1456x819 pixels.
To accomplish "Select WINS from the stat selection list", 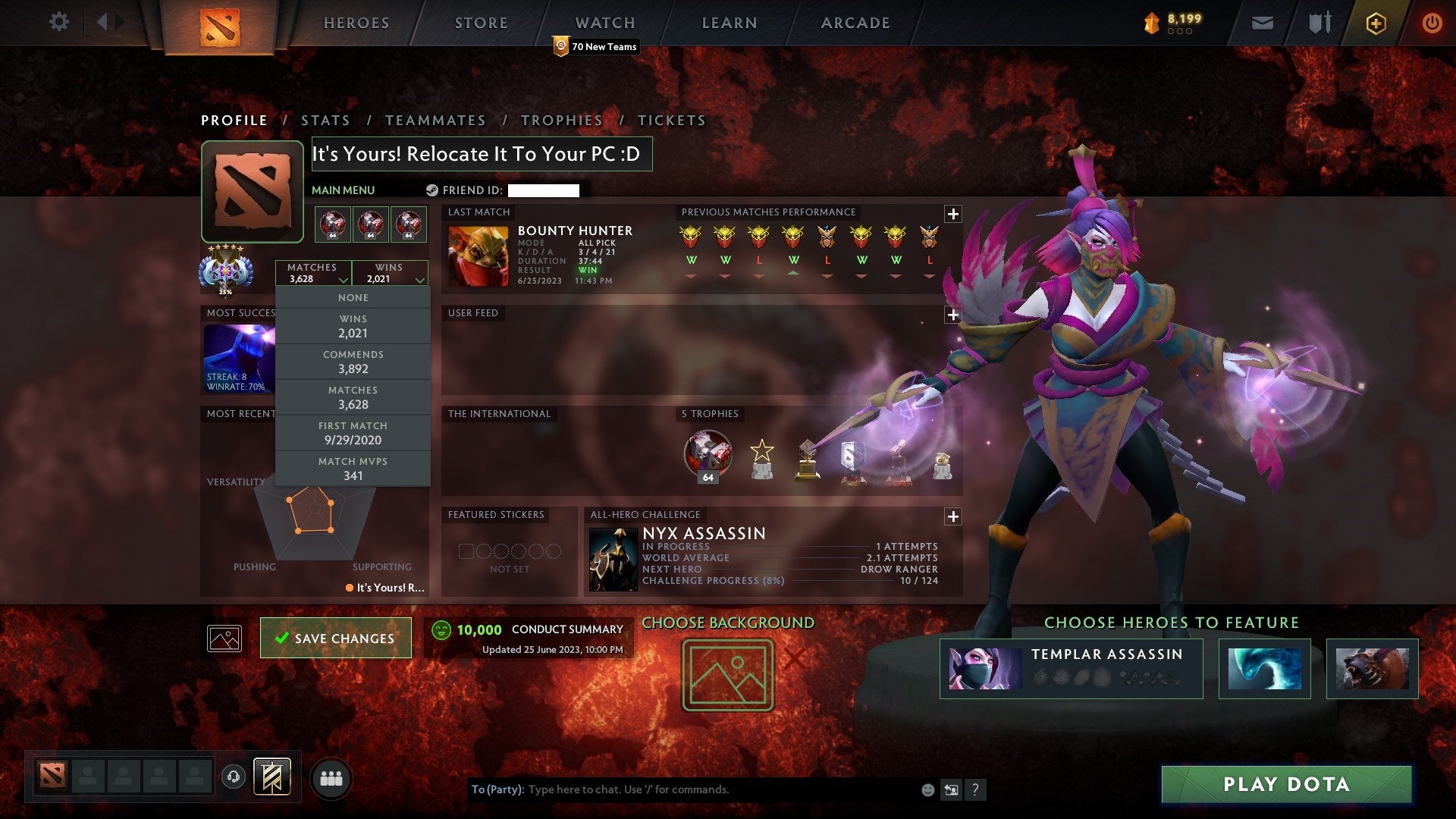I will [353, 326].
